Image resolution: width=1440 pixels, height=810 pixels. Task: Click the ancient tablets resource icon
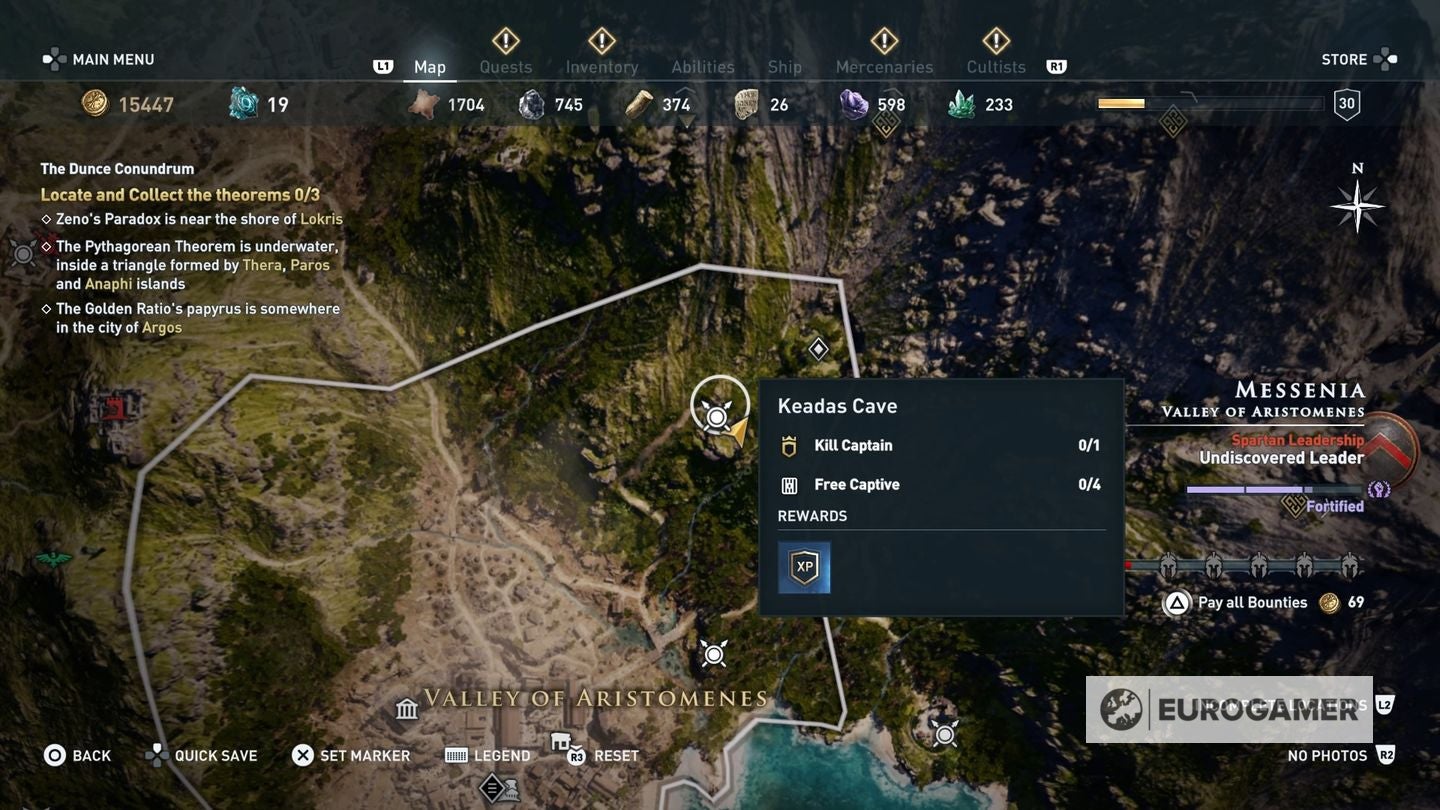pos(746,103)
